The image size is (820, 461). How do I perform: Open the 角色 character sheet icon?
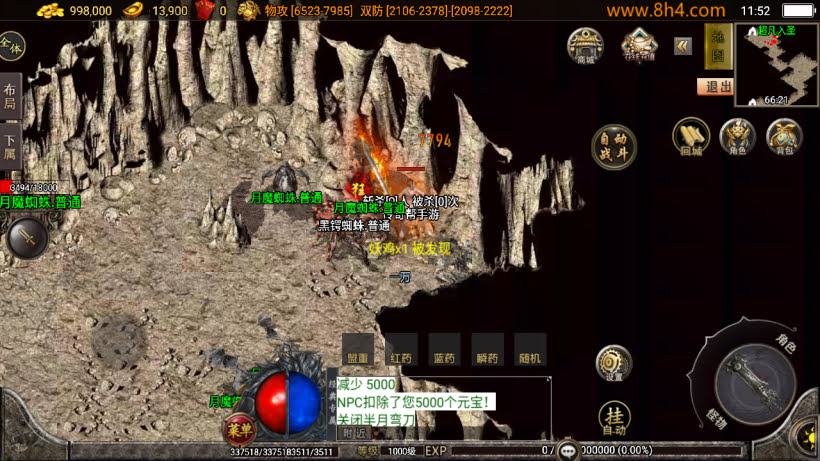coord(738,138)
